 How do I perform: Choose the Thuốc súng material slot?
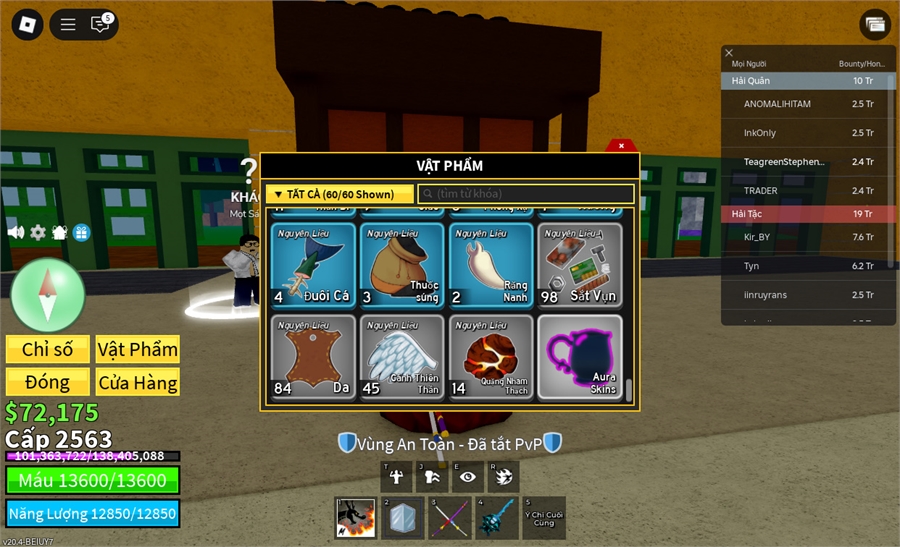[x=402, y=264]
